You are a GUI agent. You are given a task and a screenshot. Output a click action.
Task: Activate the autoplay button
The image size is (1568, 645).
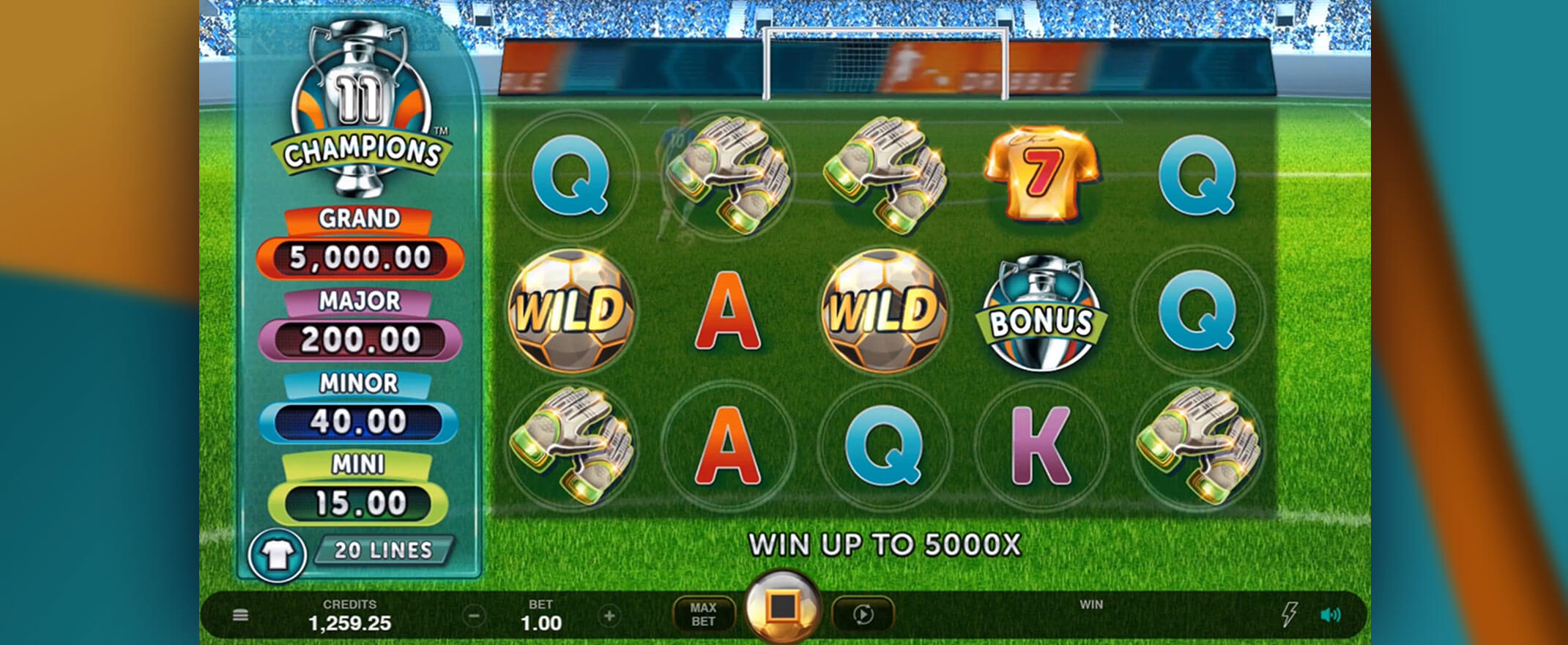[x=863, y=614]
